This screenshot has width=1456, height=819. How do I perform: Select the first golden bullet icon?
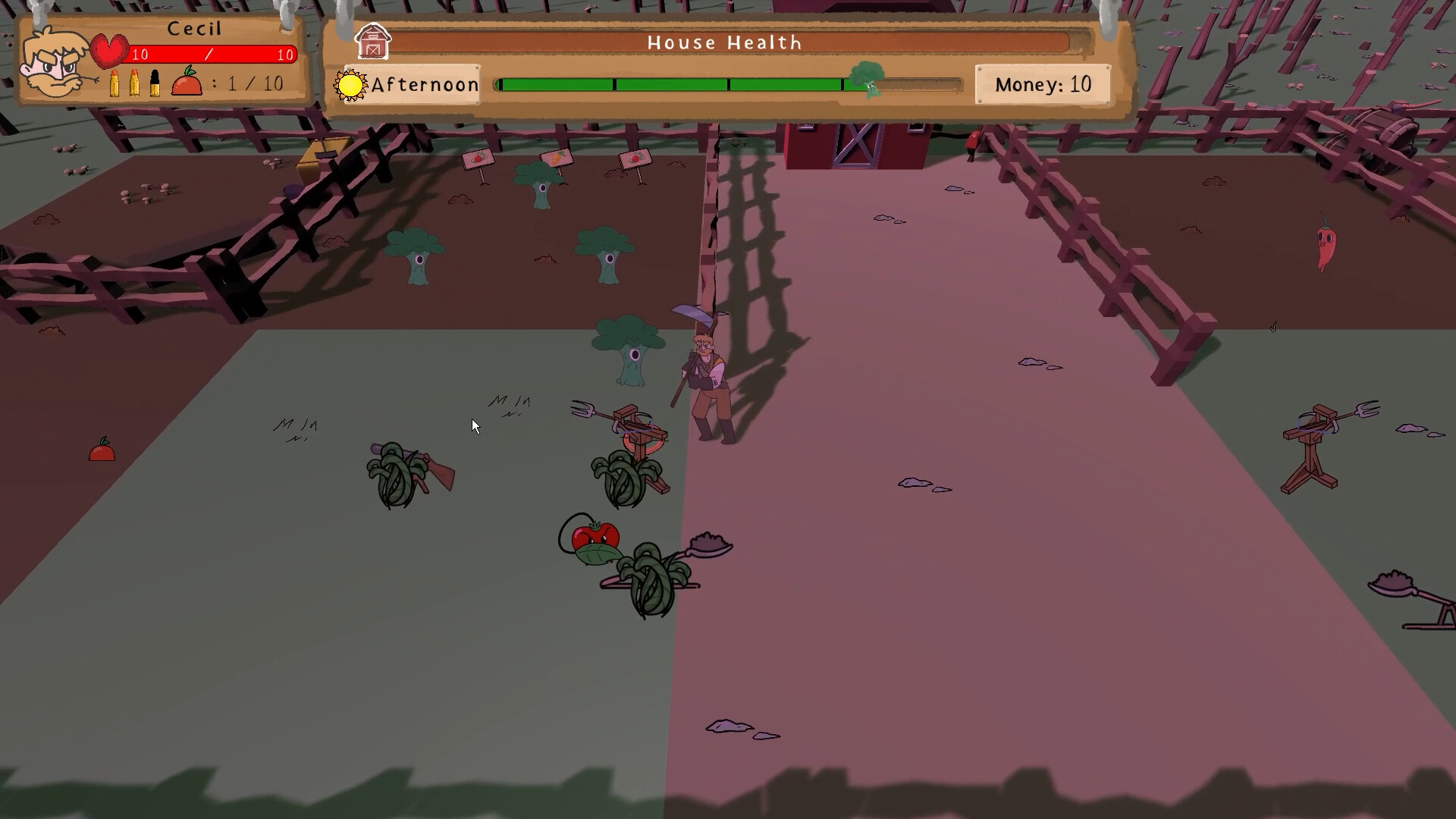[x=113, y=82]
